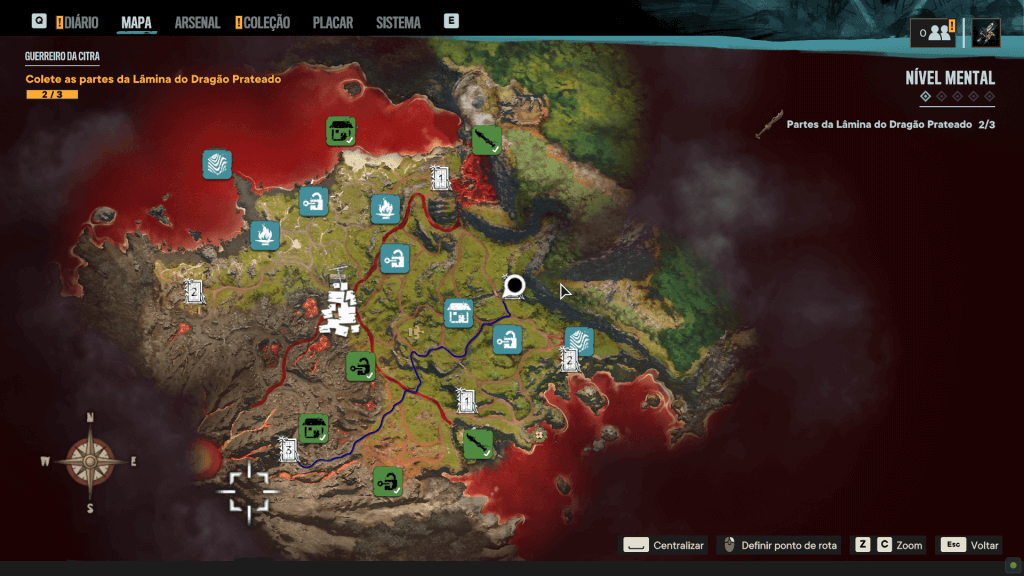
Task: Open the Placar tab
Action: point(332,22)
